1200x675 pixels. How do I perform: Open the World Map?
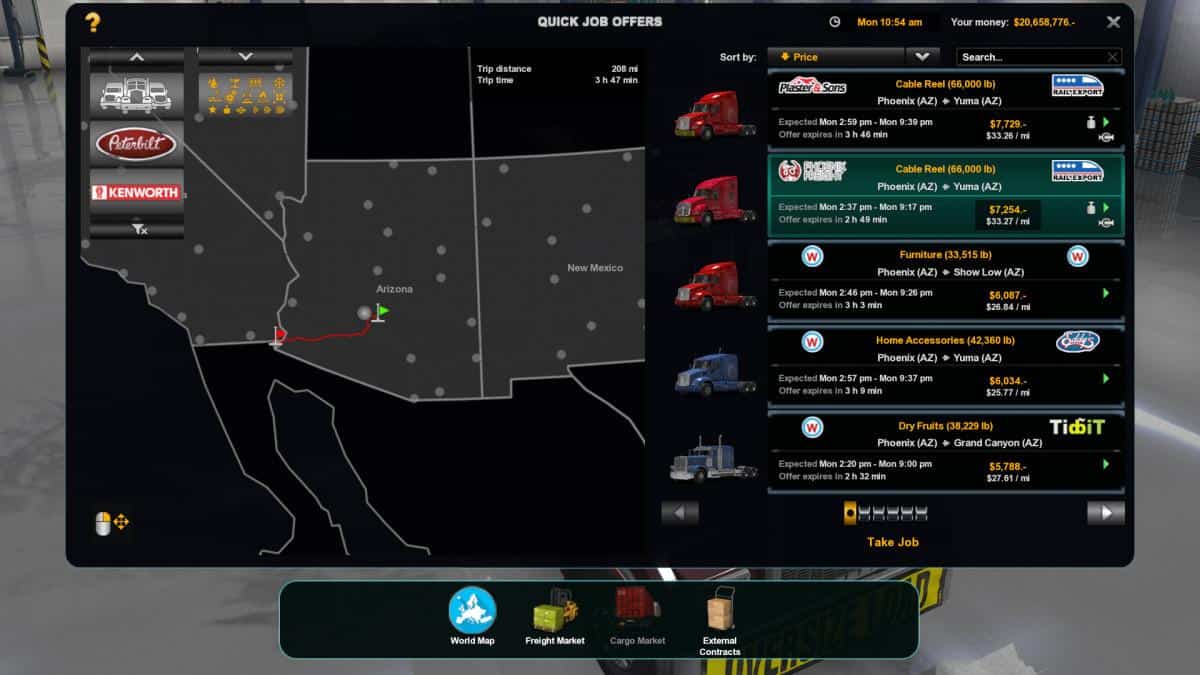(472, 615)
